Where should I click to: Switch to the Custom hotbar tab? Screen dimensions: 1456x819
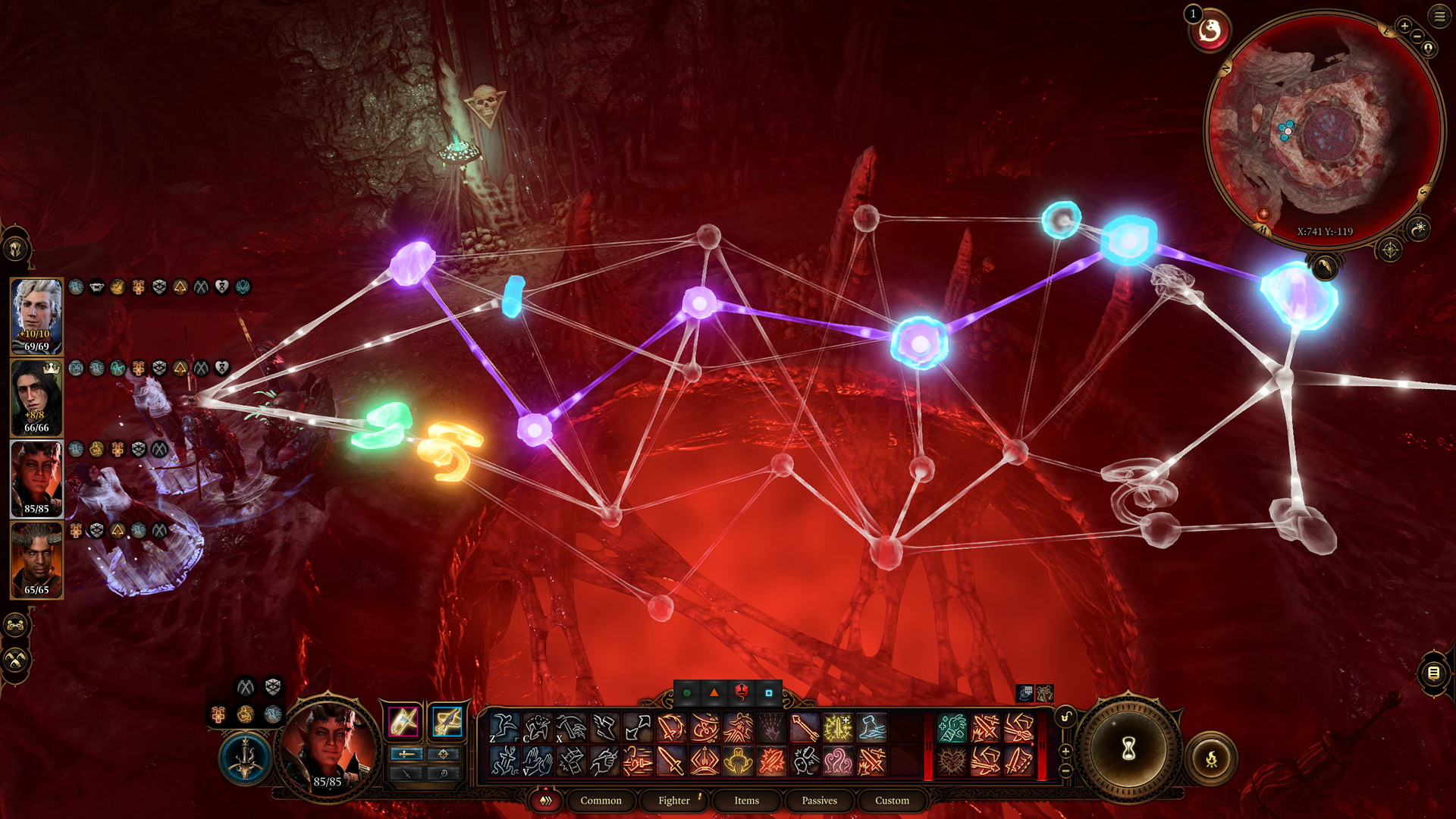892,800
